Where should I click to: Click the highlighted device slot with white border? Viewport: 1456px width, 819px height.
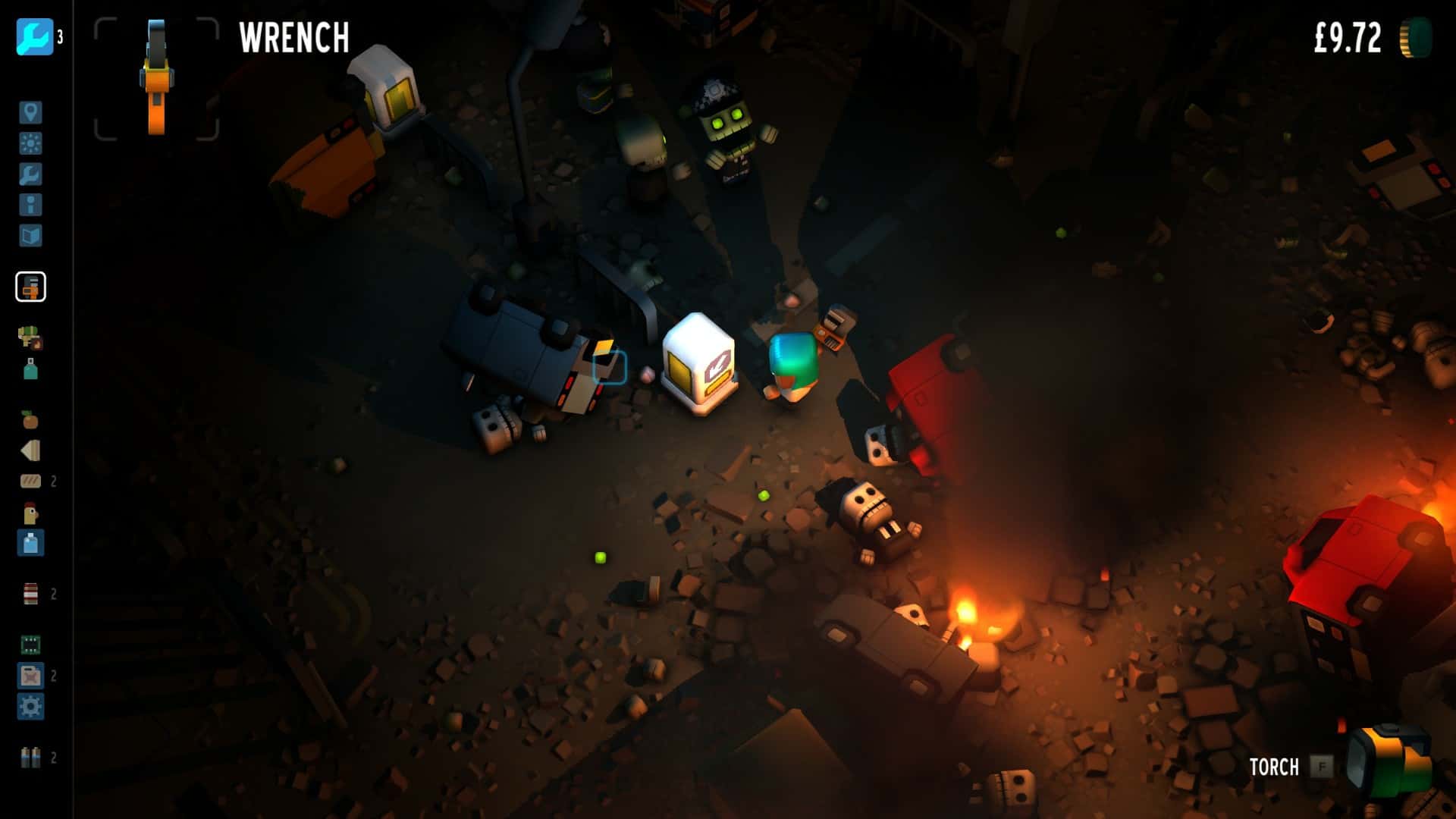(x=32, y=287)
